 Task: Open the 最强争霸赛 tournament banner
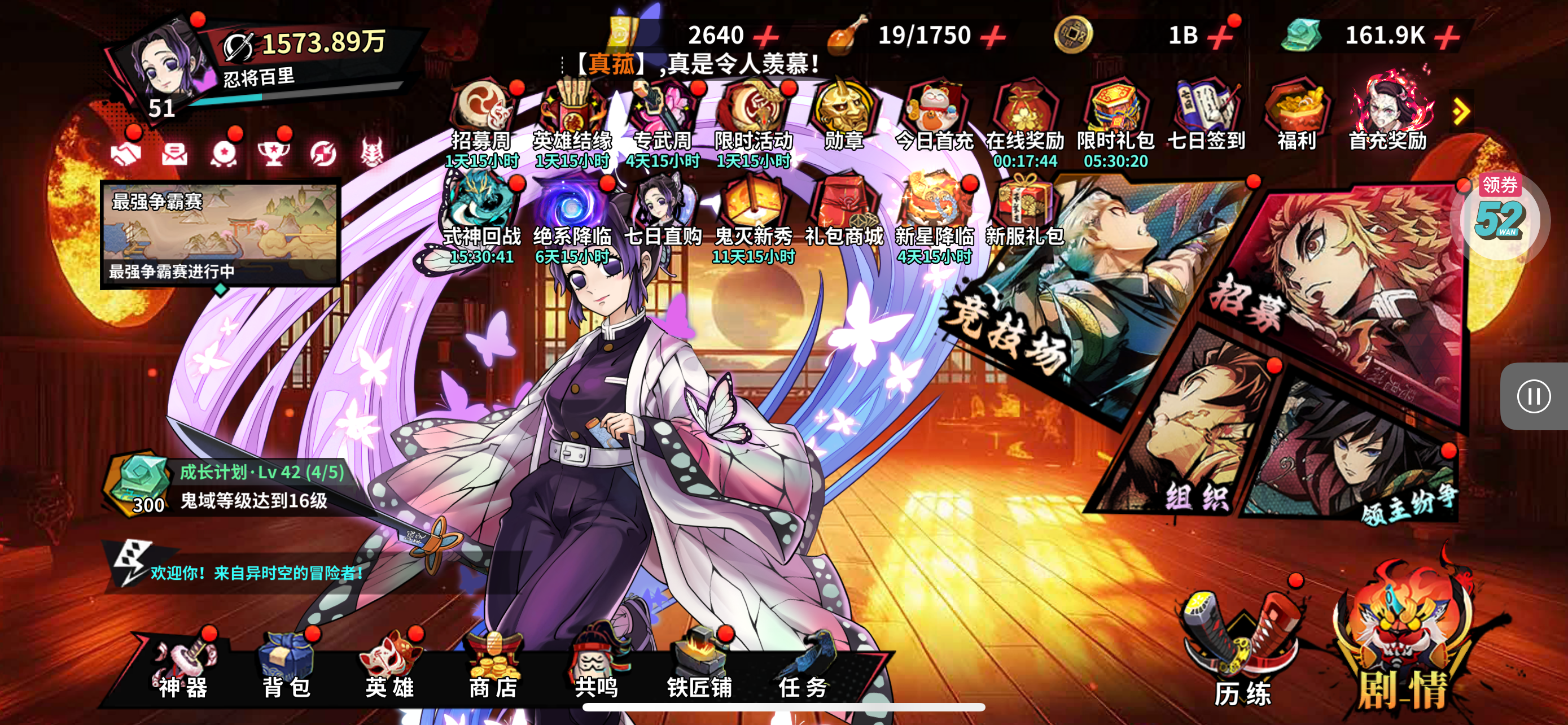pos(220,234)
